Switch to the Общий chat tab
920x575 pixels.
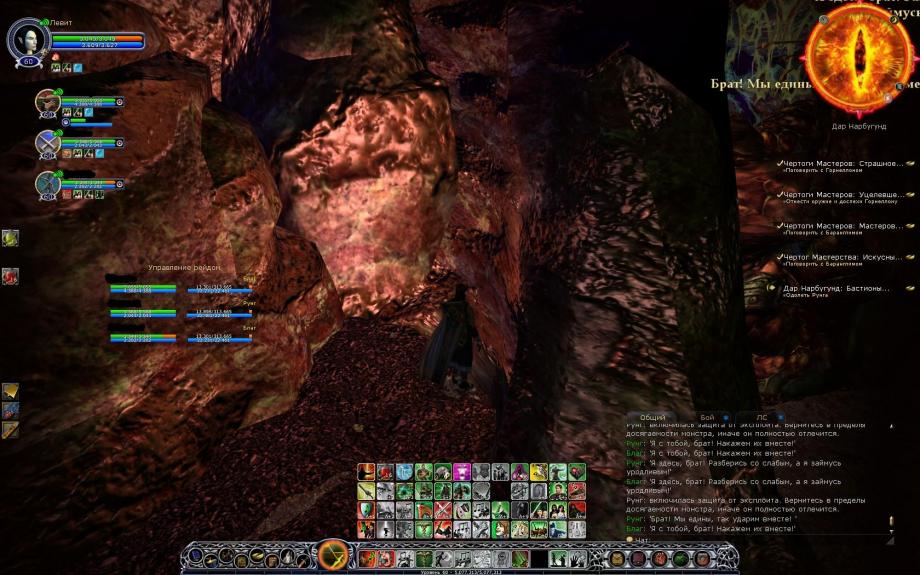pyautogui.click(x=652, y=416)
